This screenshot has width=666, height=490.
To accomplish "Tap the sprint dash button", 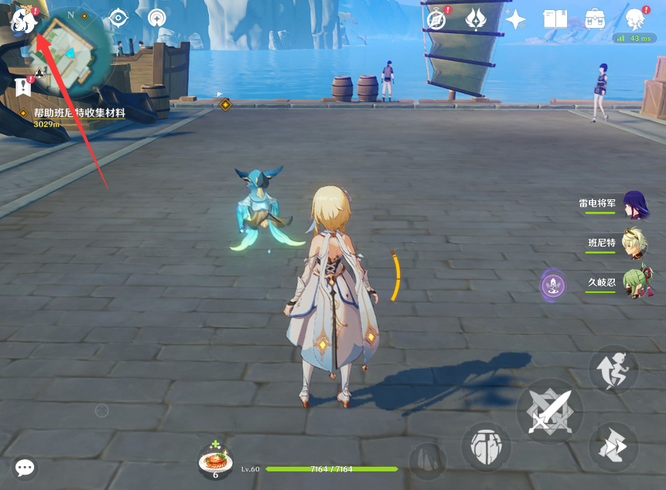I will (612, 368).
